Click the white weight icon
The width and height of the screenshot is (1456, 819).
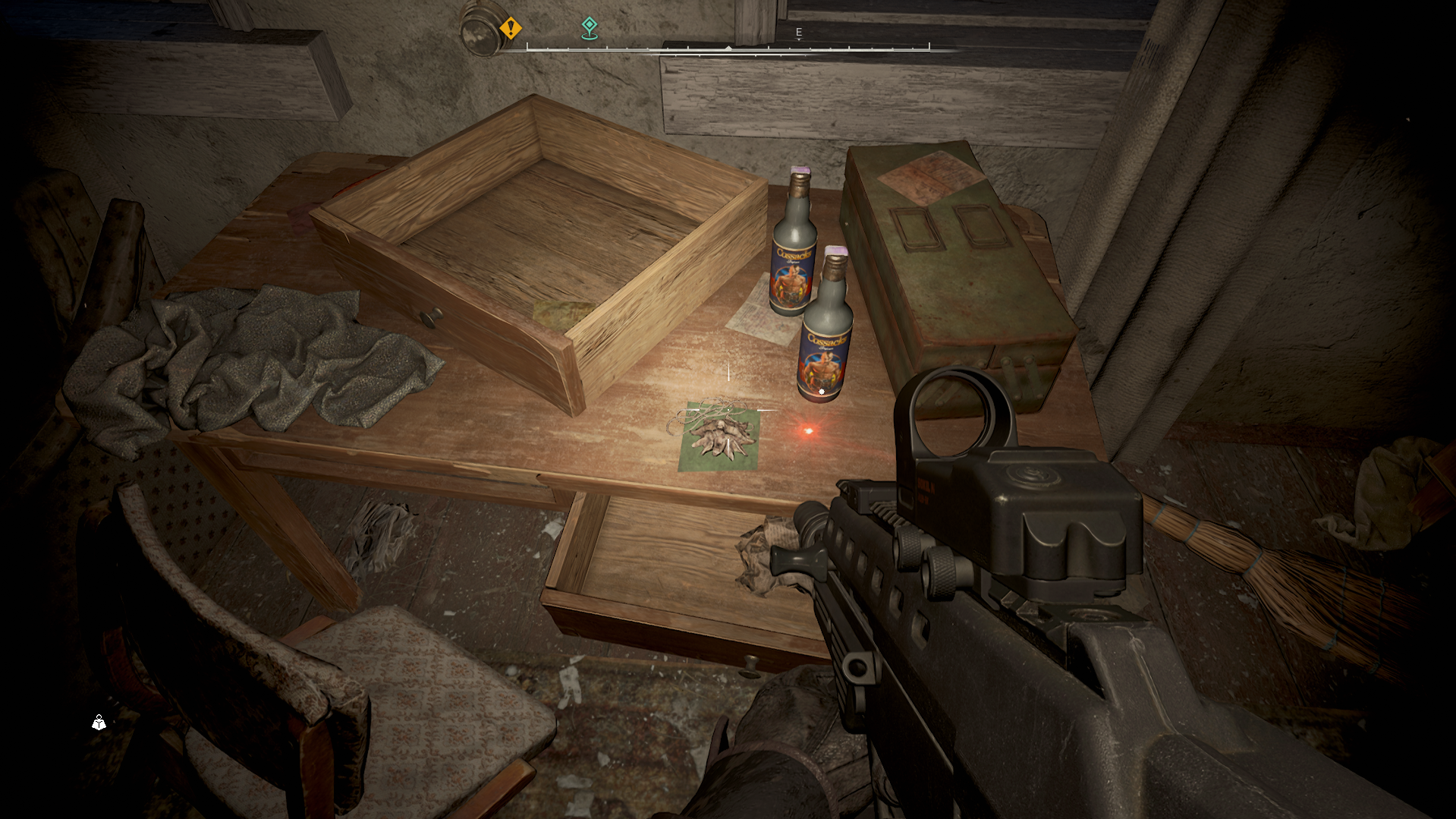99,722
